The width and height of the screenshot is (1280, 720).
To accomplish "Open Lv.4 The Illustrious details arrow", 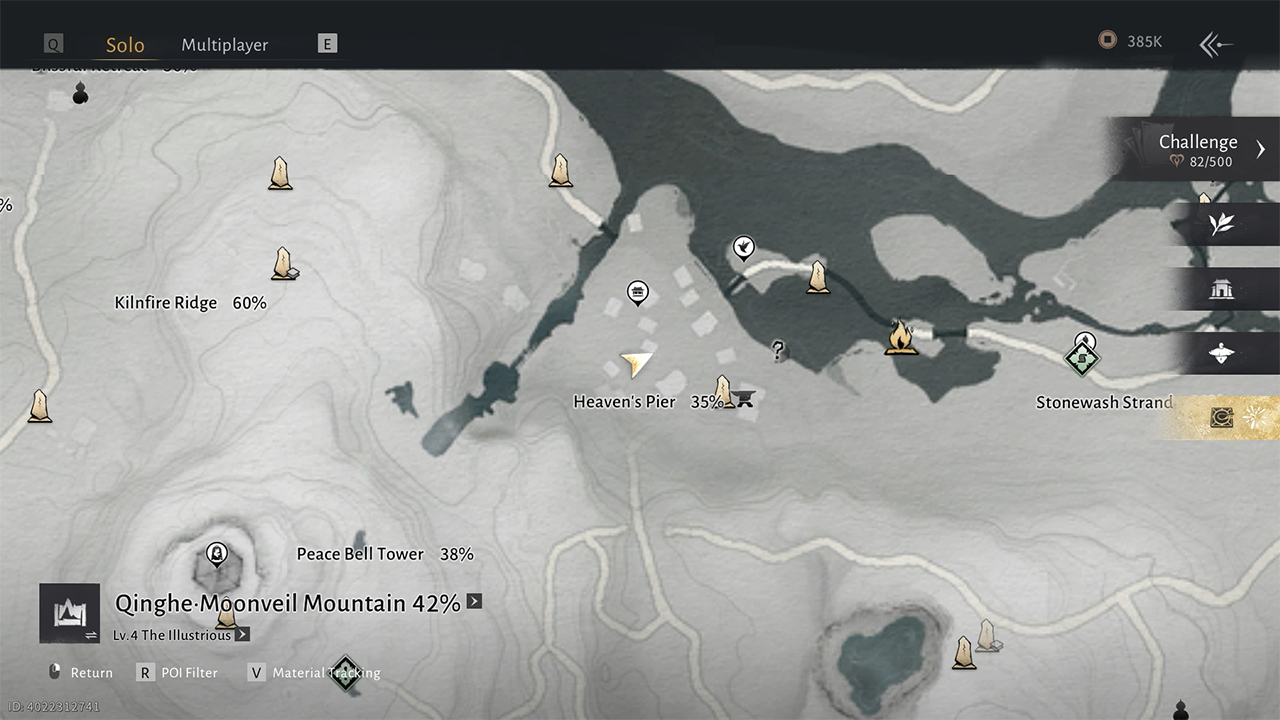I will pyautogui.click(x=242, y=634).
